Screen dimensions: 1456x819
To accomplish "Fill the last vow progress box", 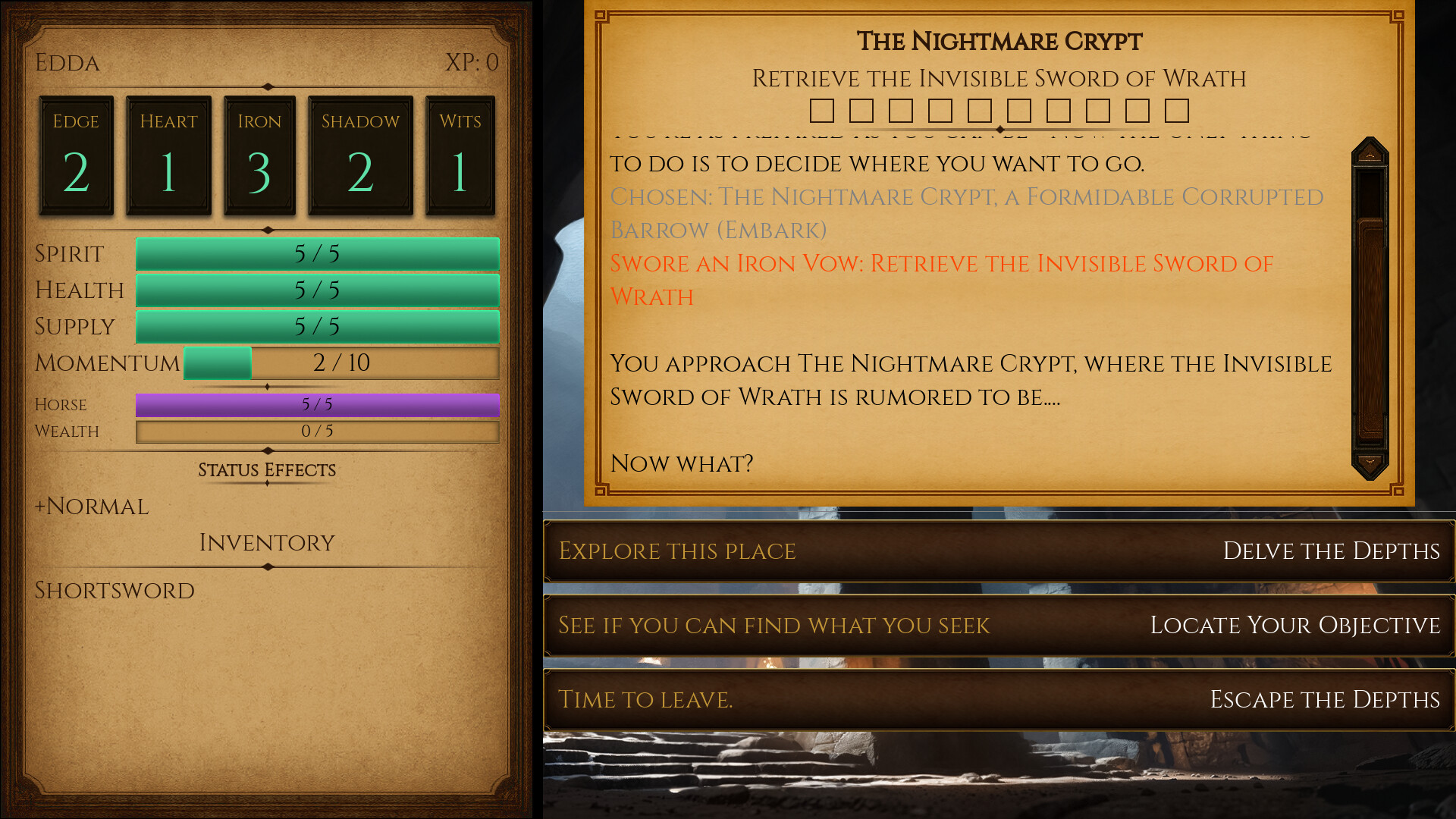I will tap(1178, 111).
